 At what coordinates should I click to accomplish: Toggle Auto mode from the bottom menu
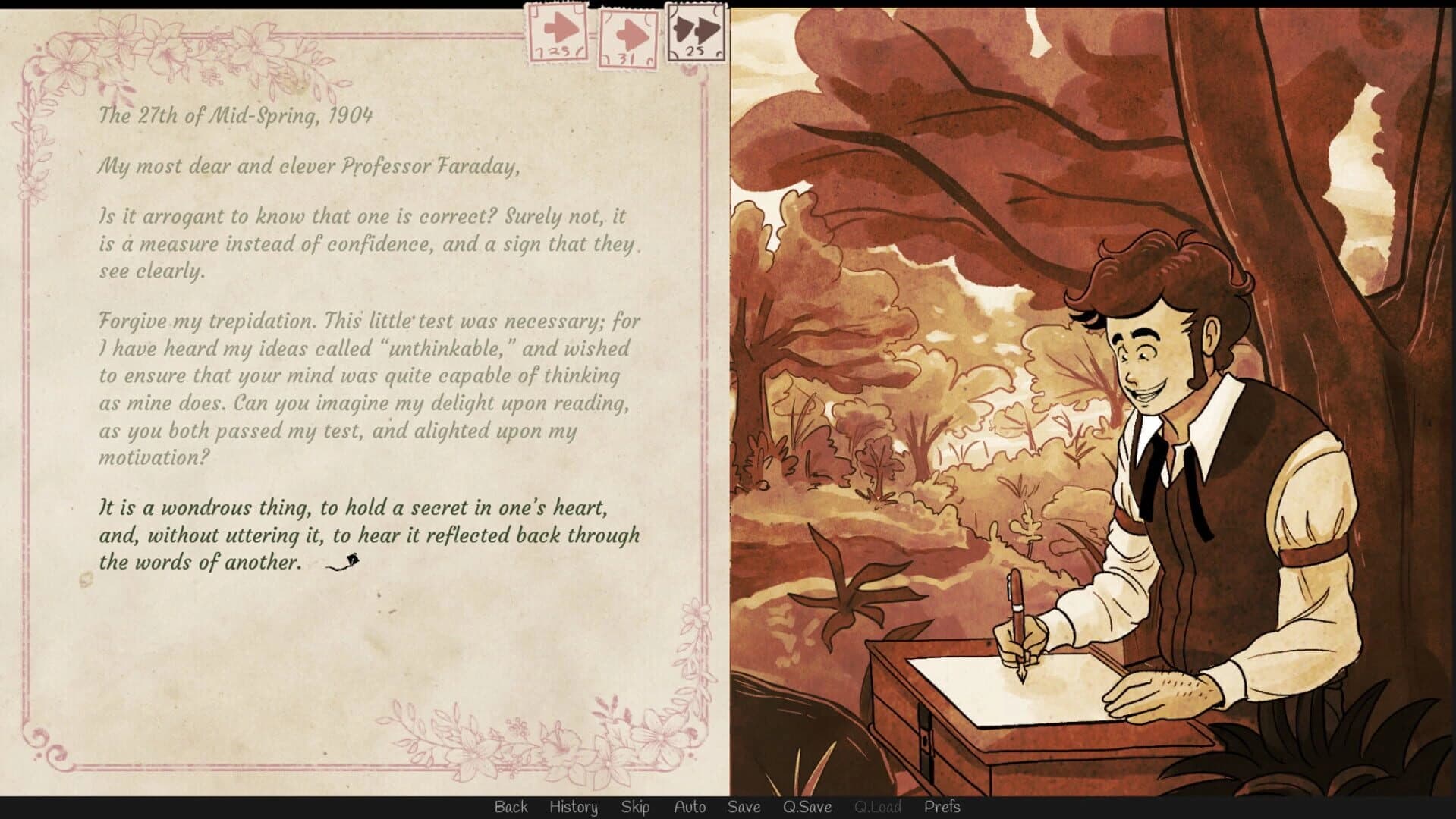click(690, 807)
